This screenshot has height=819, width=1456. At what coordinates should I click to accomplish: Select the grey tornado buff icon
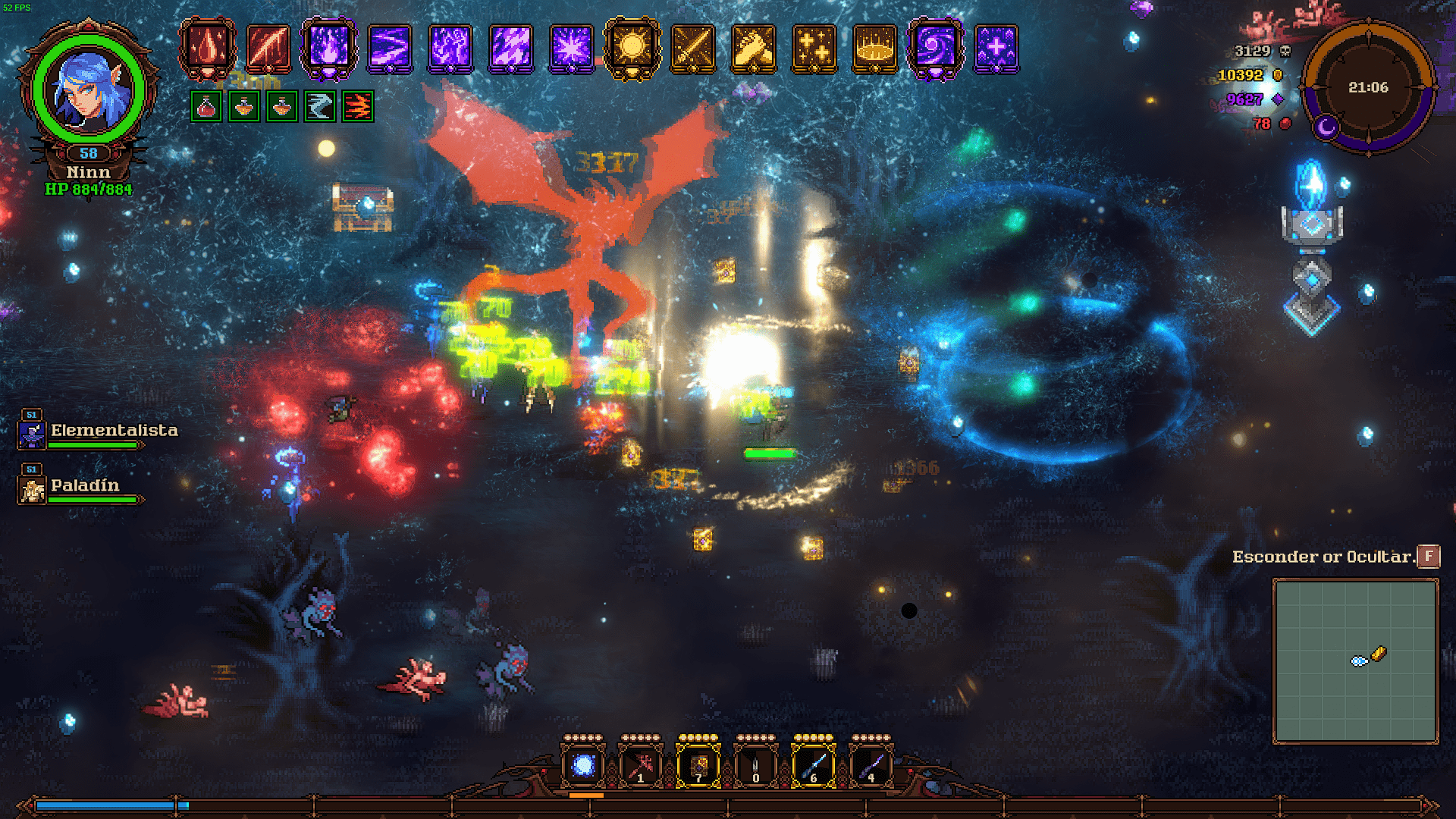[320, 107]
